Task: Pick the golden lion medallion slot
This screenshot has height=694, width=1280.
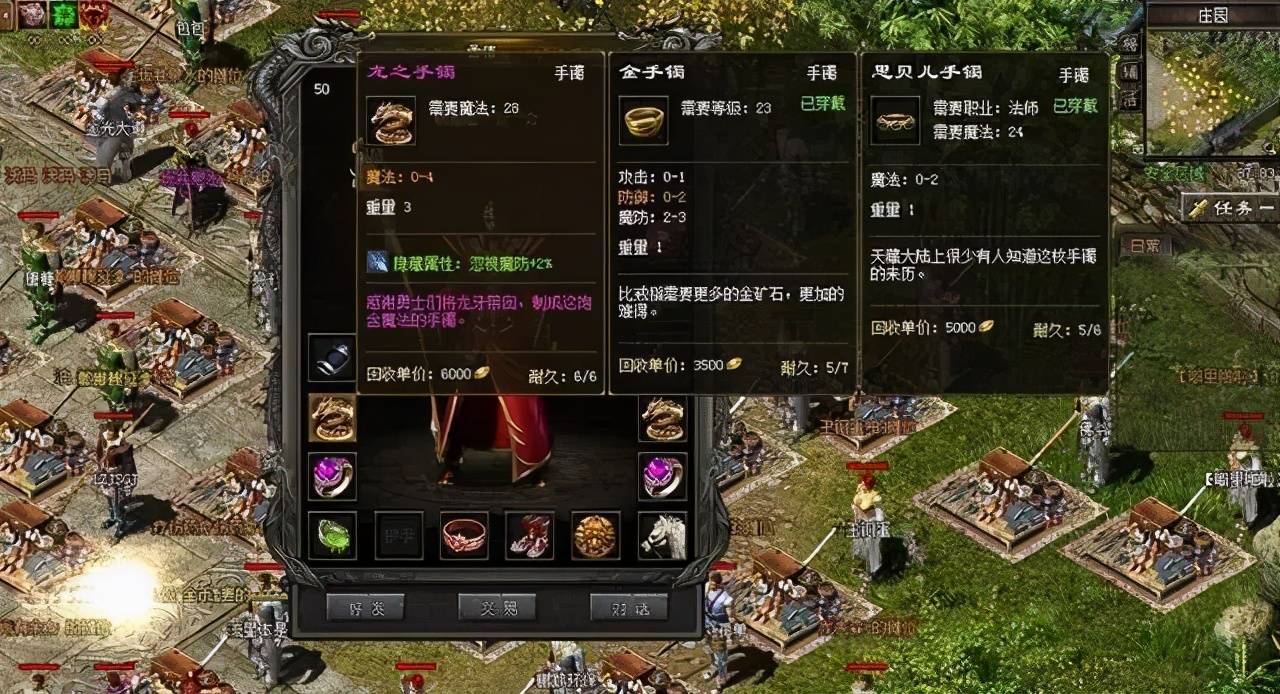Action: (596, 535)
